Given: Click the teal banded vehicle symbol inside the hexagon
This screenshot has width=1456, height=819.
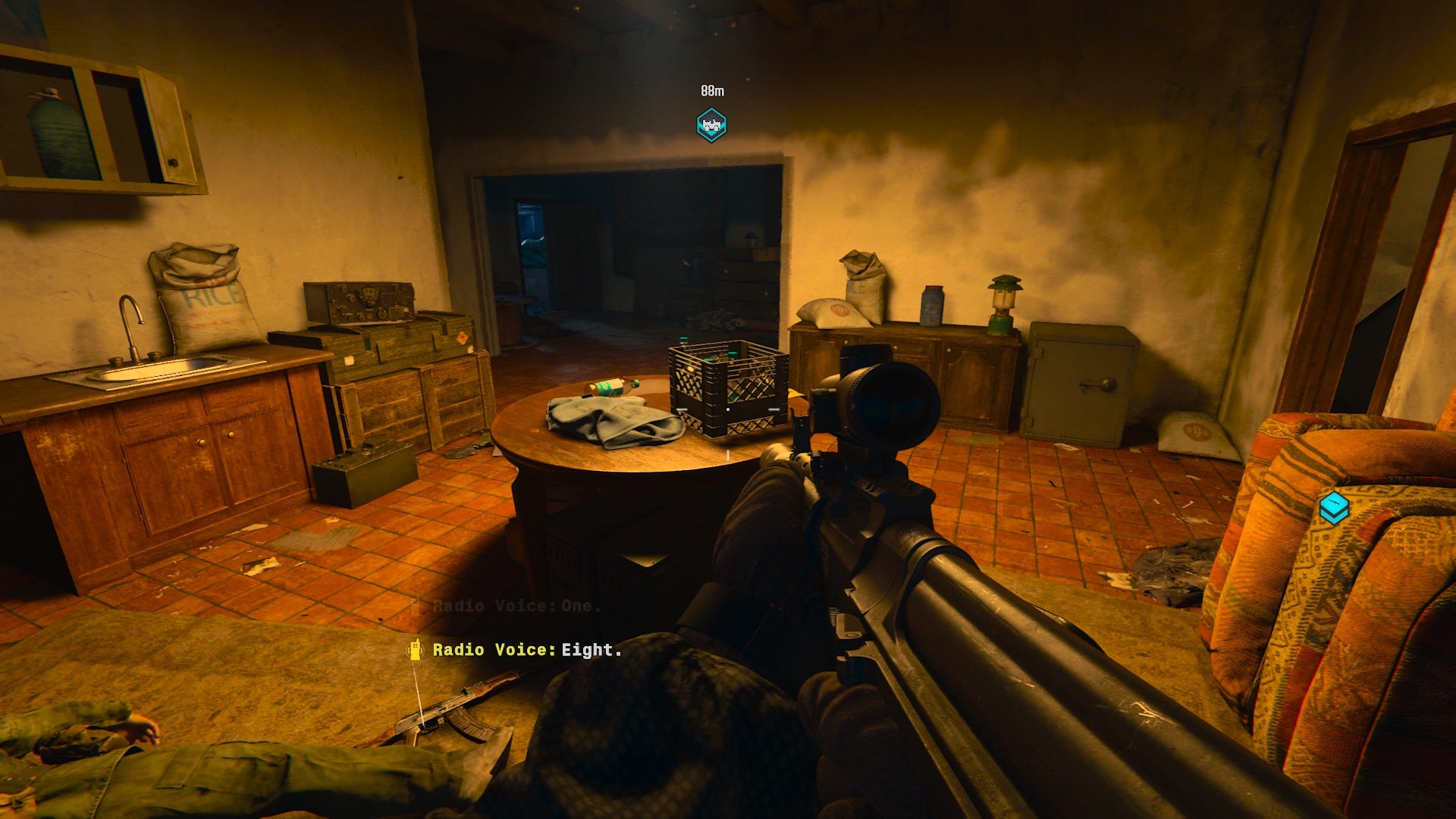Looking at the screenshot, I should point(710,124).
